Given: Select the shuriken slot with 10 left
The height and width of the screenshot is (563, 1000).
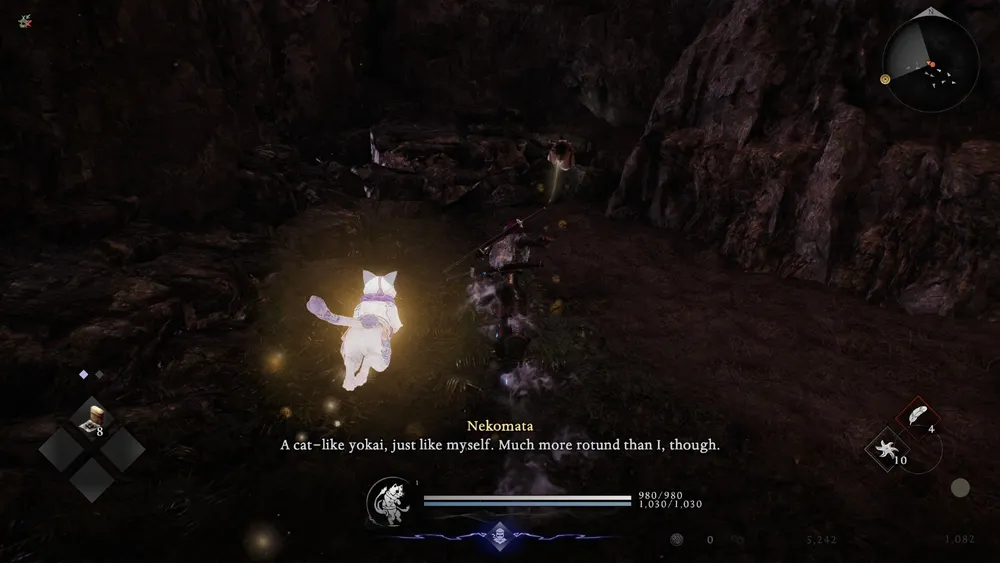Looking at the screenshot, I should pos(885,449).
